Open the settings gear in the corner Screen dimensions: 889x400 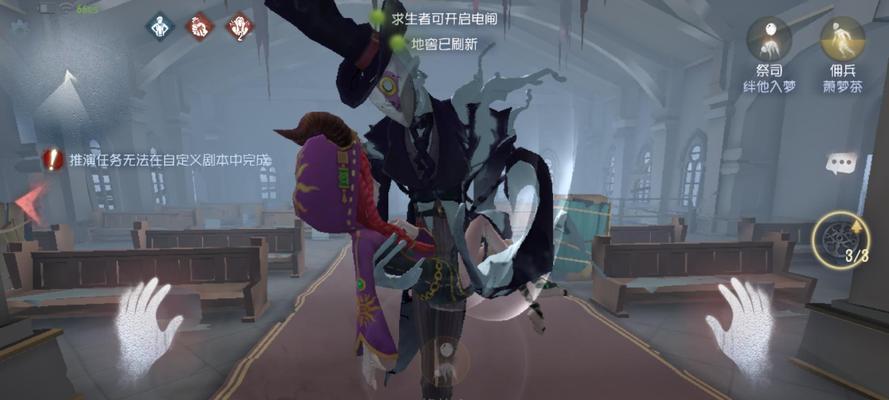[17, 27]
